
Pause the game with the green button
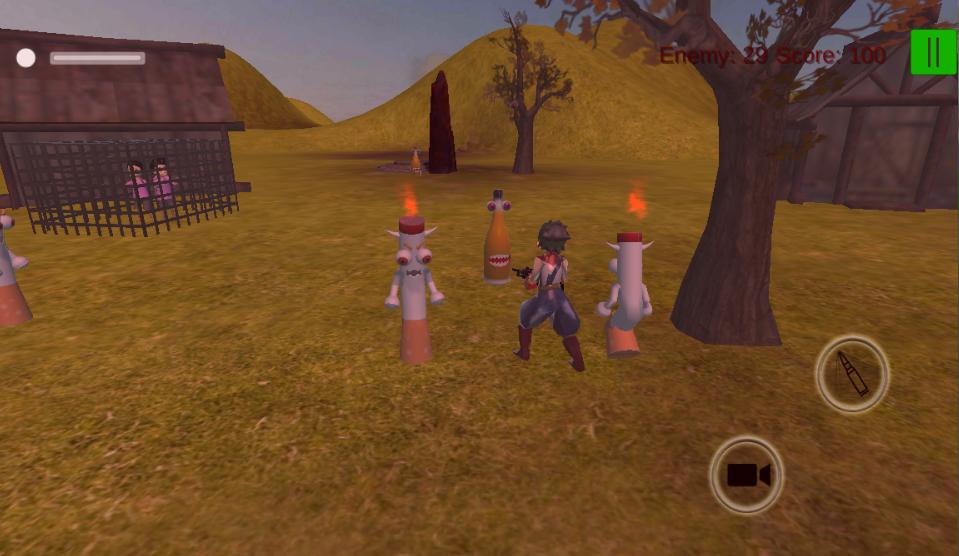[x=933, y=52]
